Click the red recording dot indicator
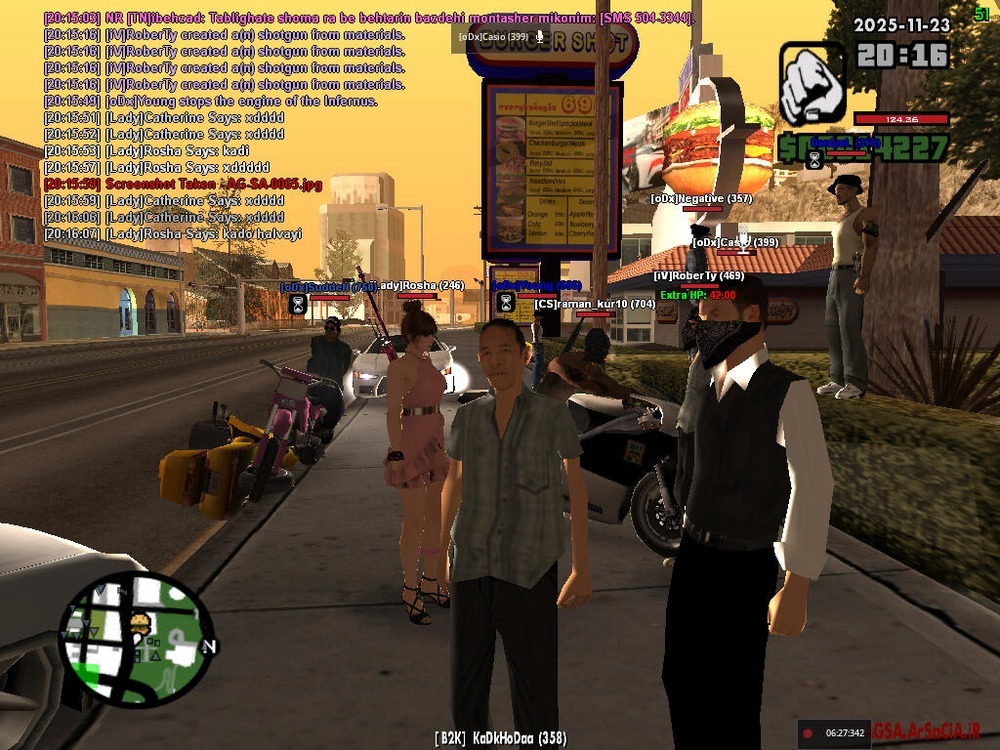 pyautogui.click(x=808, y=733)
